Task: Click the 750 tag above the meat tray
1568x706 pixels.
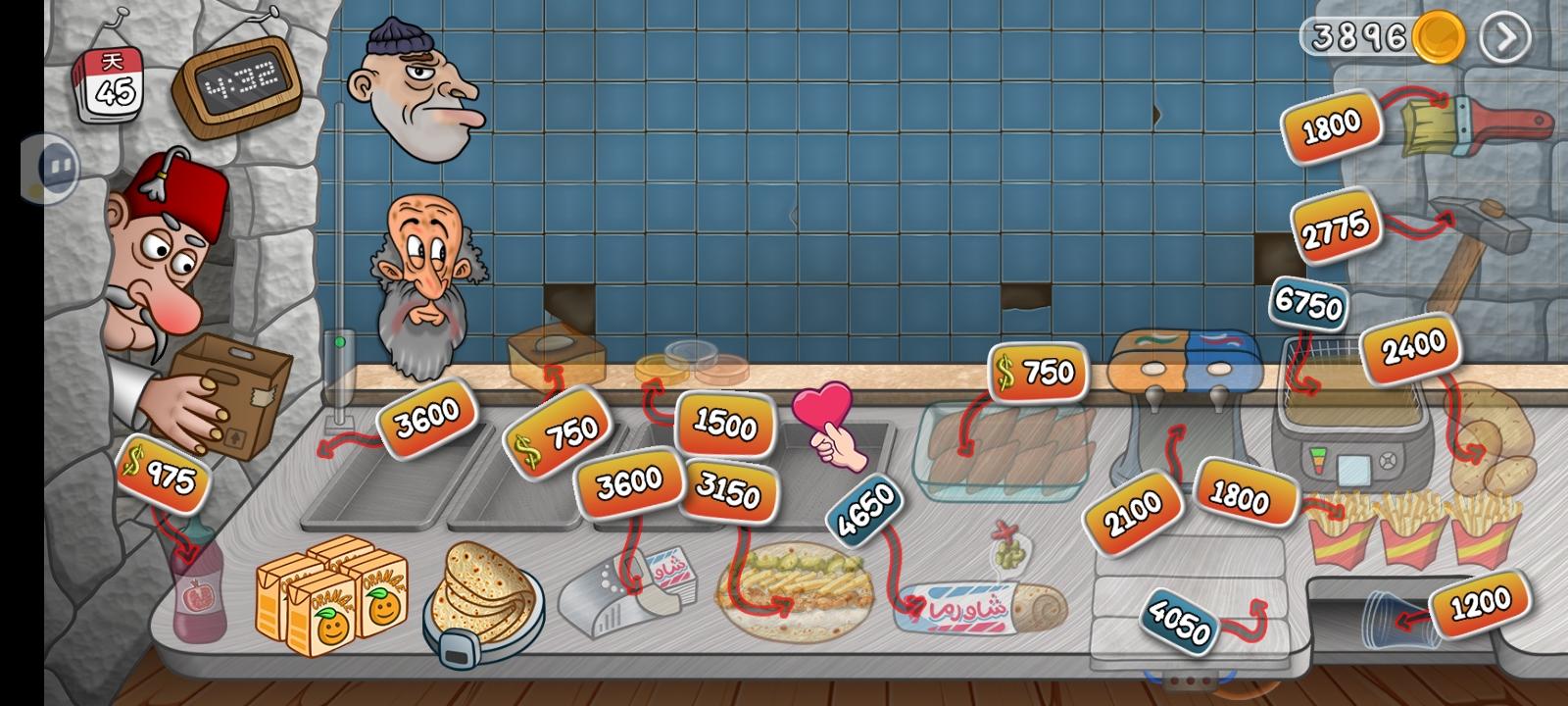Action: click(x=1039, y=371)
